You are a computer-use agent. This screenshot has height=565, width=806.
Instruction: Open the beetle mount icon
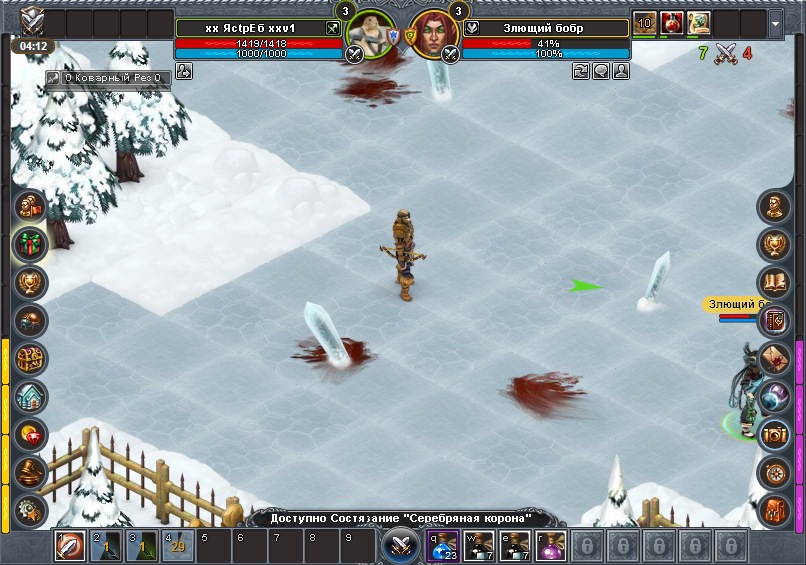[x=30, y=320]
